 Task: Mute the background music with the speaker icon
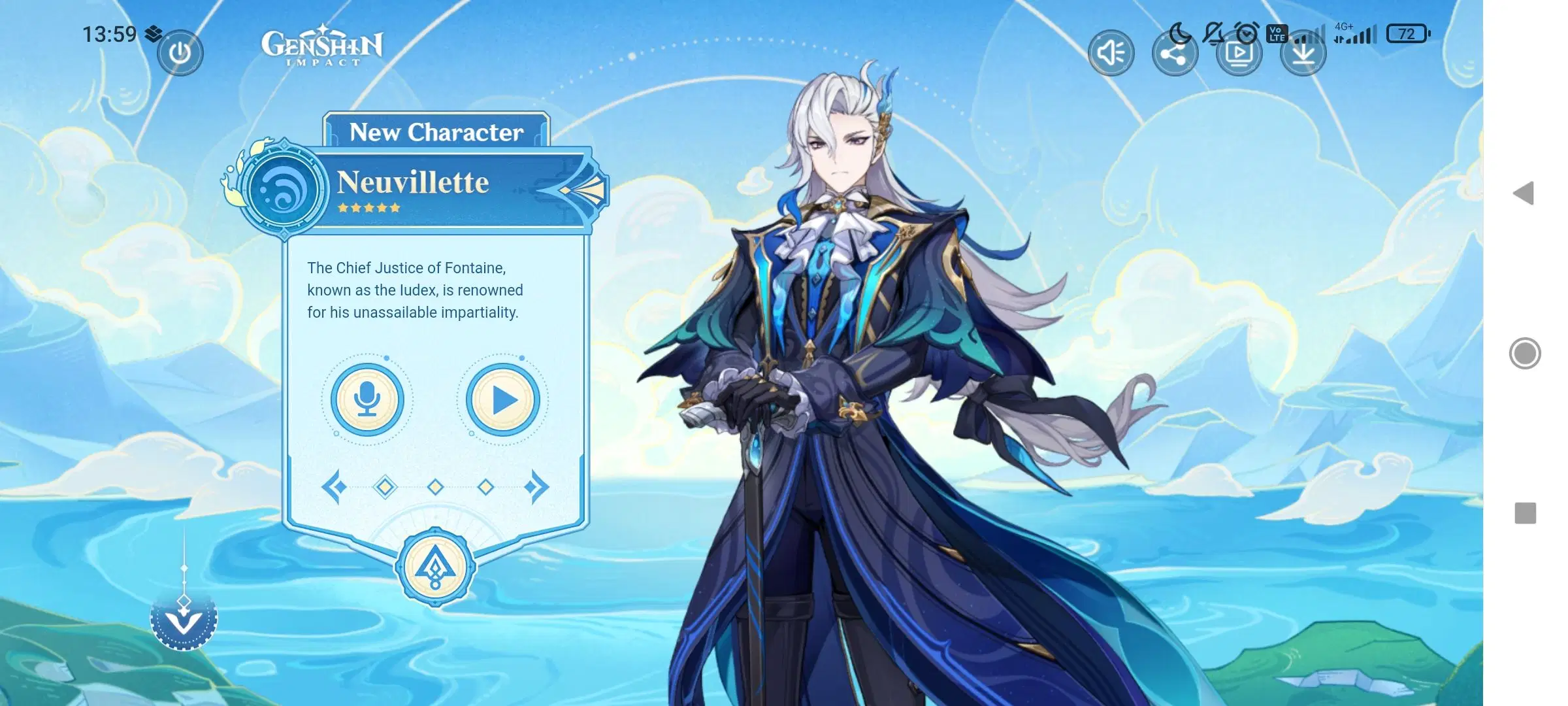[x=1111, y=52]
